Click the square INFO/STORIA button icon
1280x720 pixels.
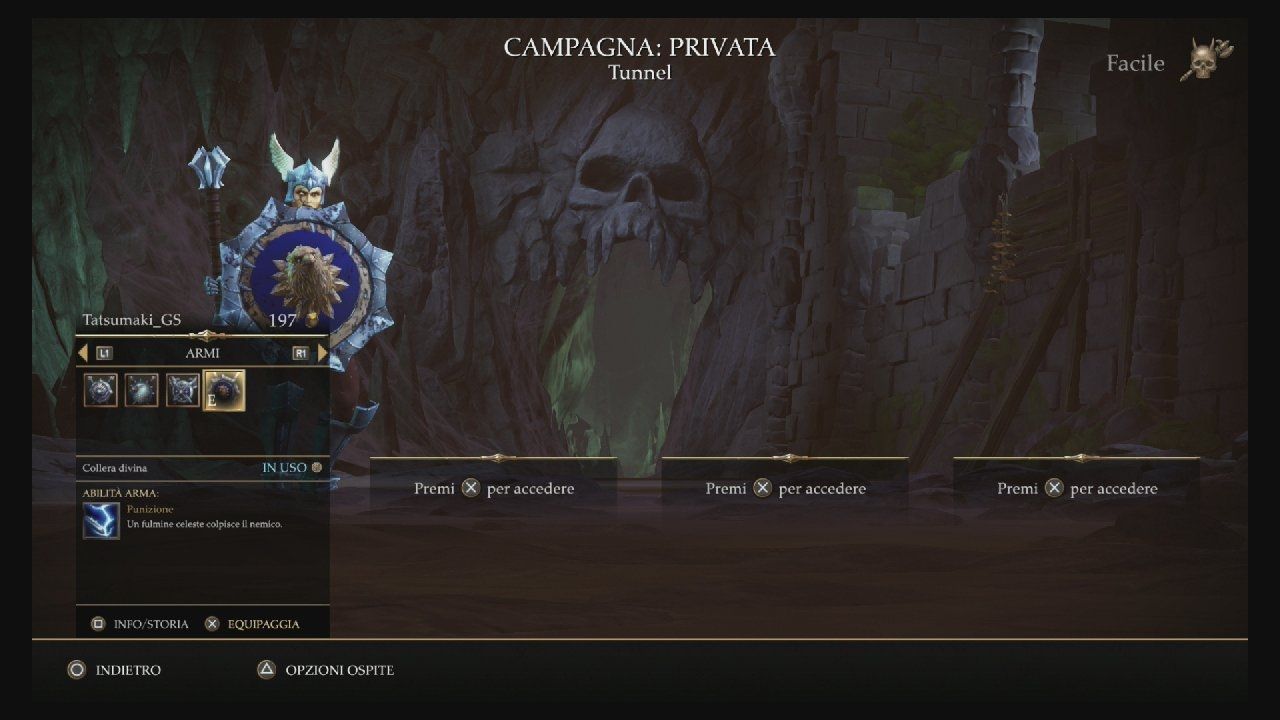(99, 623)
